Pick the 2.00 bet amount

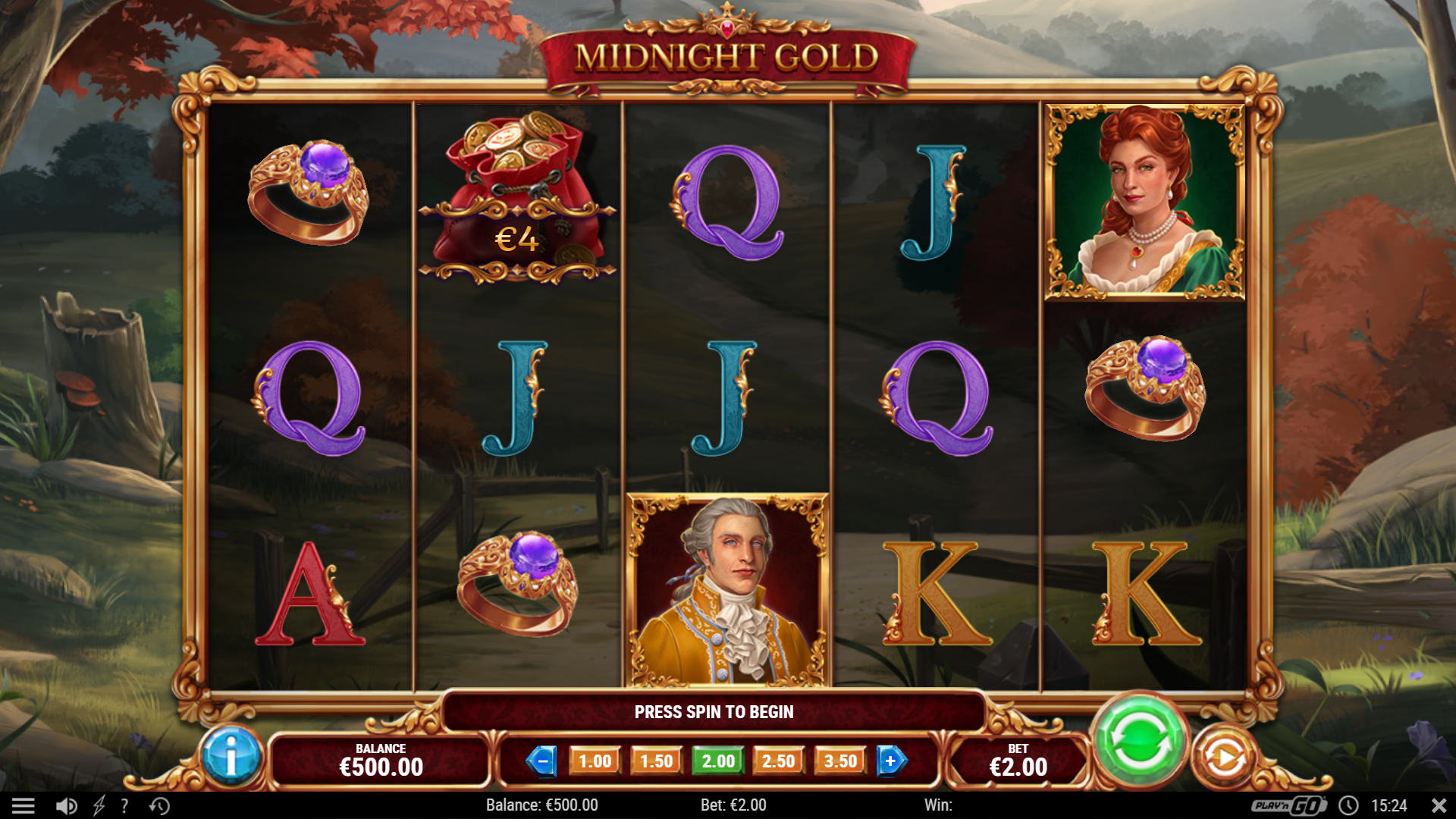(717, 761)
